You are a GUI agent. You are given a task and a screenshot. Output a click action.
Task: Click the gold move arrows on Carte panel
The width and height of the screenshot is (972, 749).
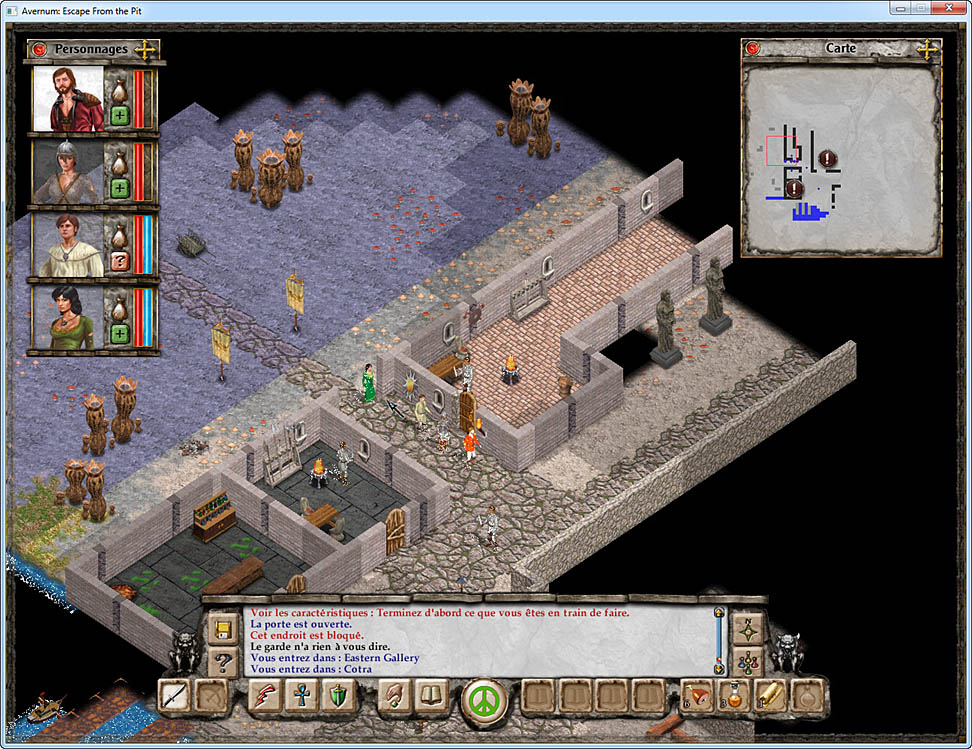click(926, 48)
